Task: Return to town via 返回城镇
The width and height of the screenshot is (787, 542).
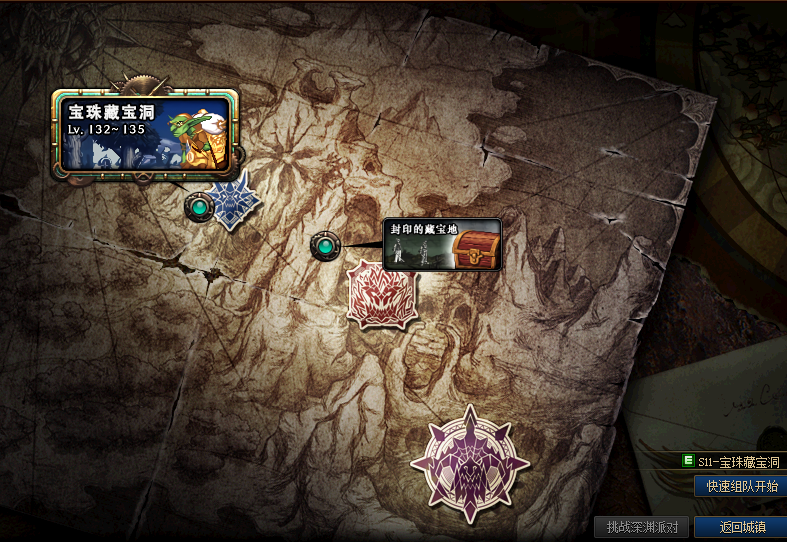Action: 741,527
